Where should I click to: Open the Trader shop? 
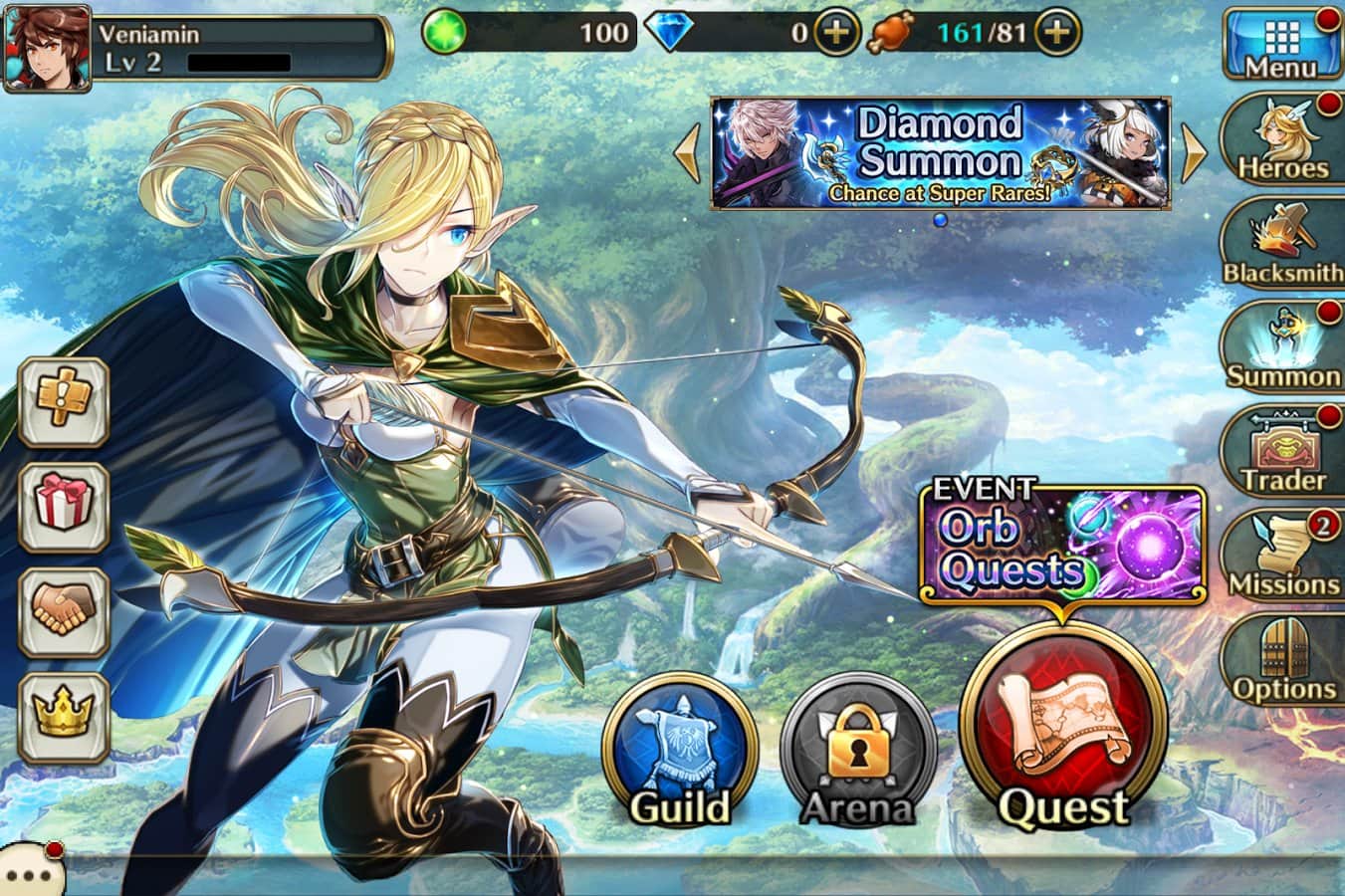tap(1282, 451)
